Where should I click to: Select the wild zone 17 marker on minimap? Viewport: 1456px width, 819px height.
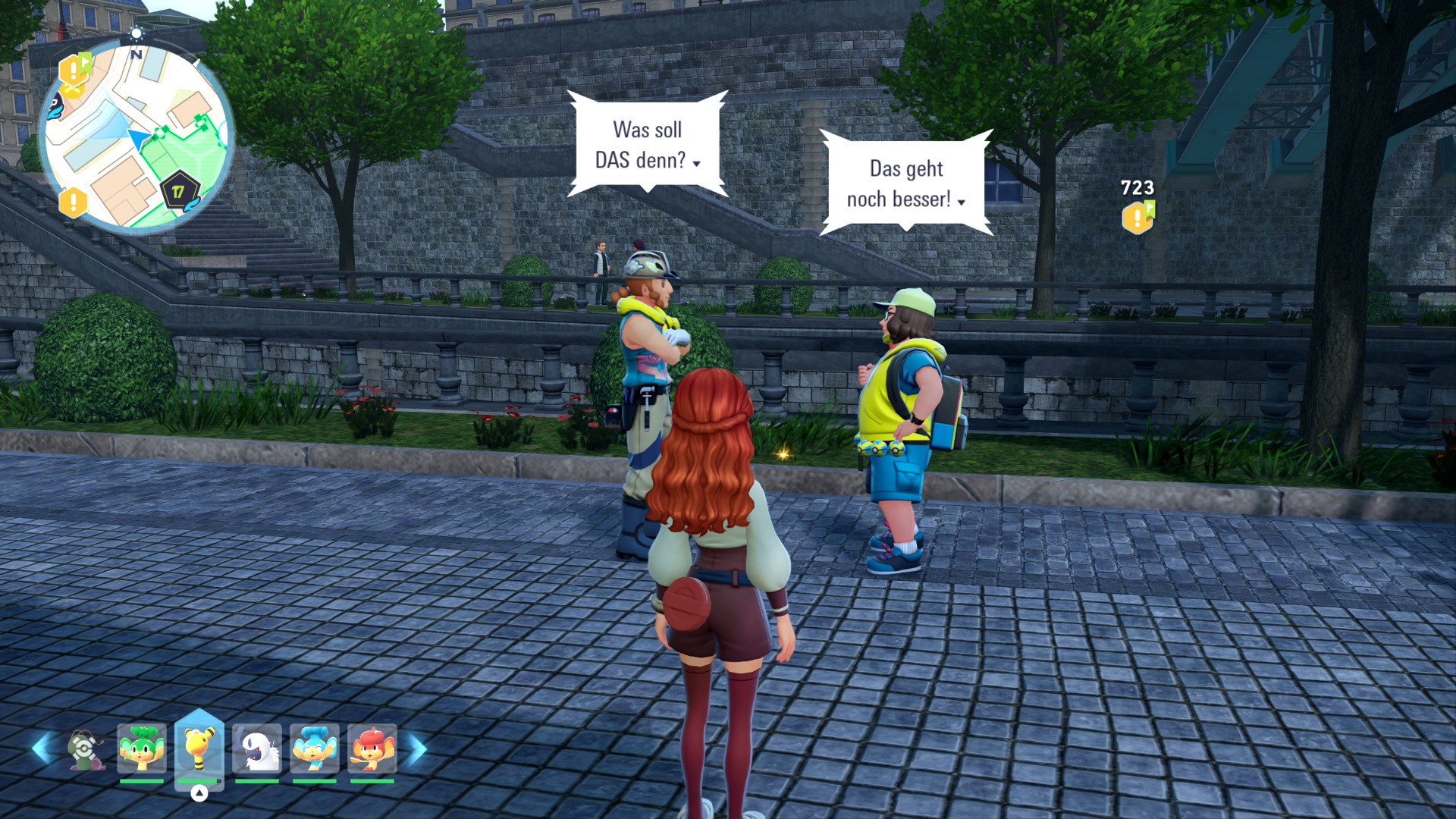[x=179, y=191]
